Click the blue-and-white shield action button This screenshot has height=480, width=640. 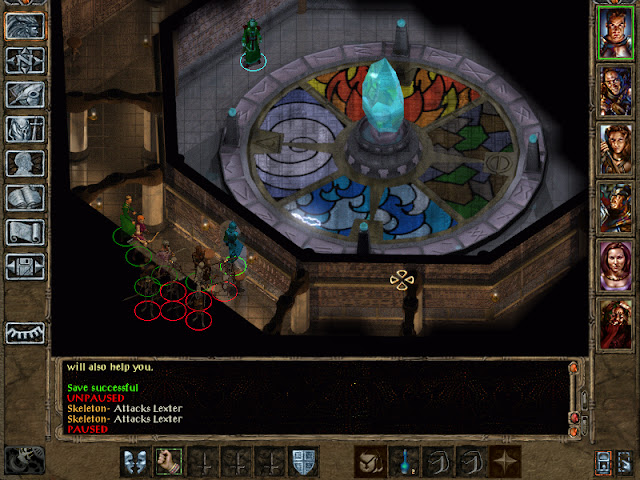tap(305, 461)
